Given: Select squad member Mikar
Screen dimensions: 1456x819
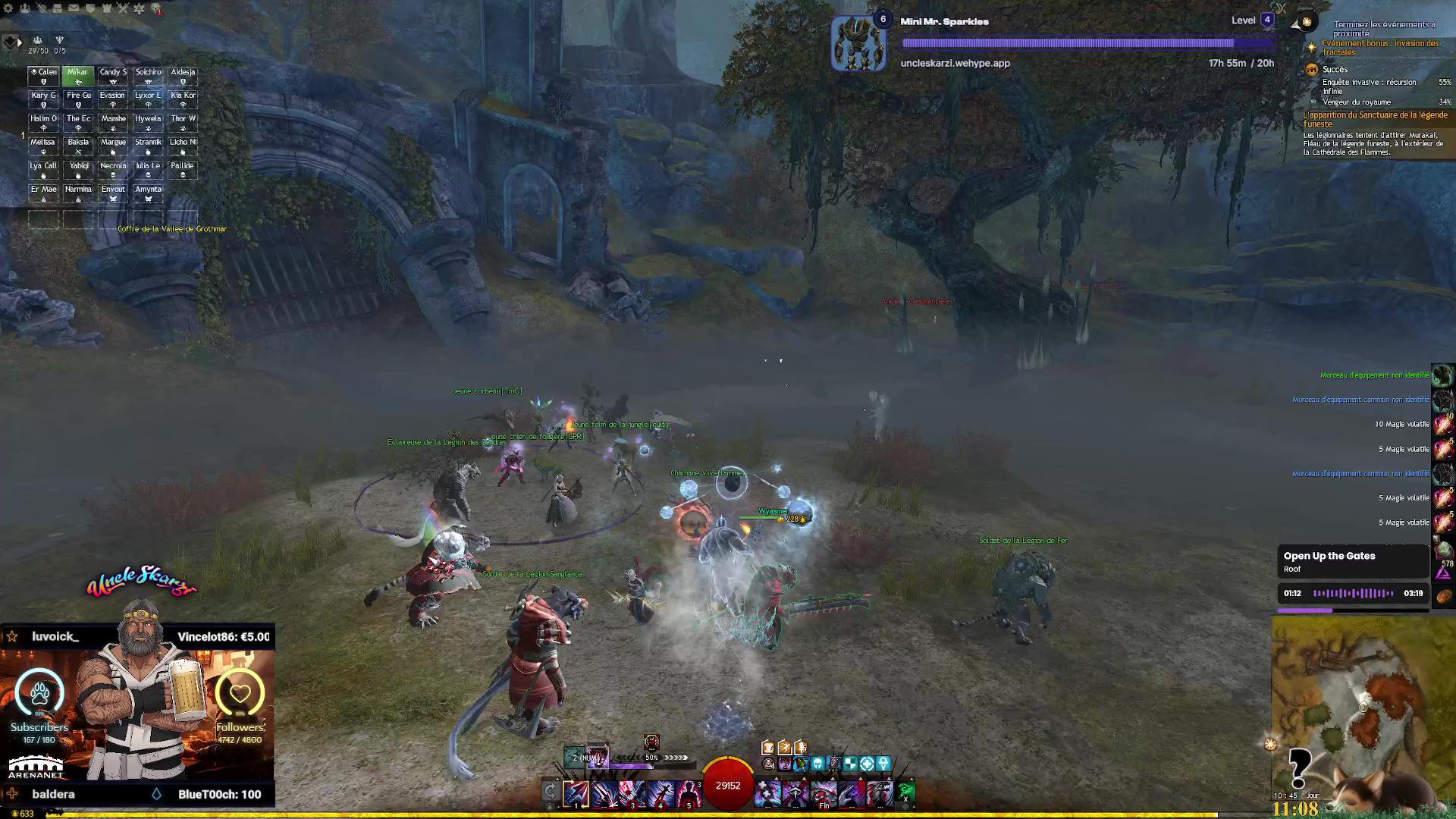Looking at the screenshot, I should click(x=77, y=76).
